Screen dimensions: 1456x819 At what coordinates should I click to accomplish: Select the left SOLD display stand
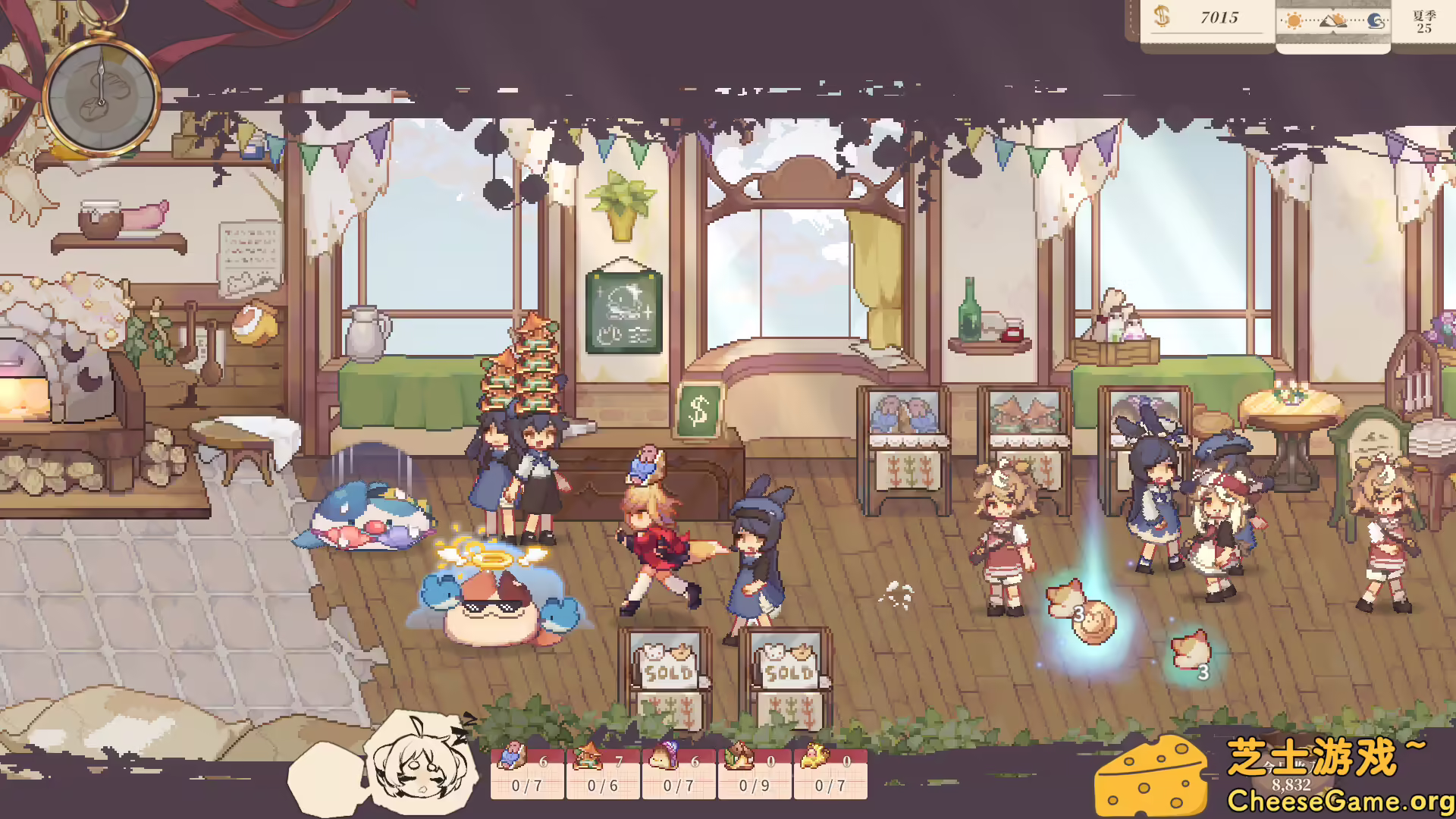click(664, 667)
